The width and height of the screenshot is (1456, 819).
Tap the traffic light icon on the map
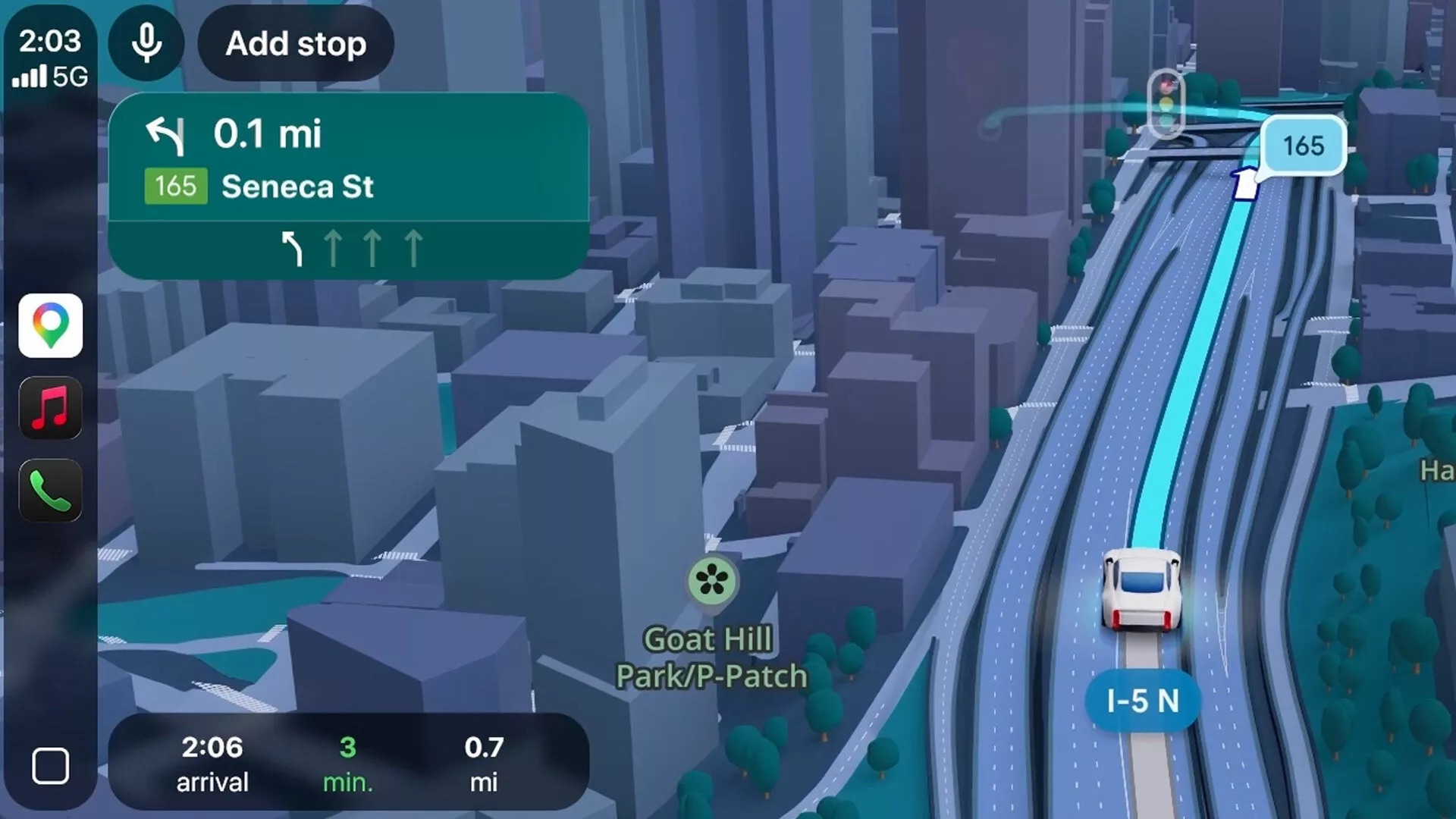tap(1166, 103)
